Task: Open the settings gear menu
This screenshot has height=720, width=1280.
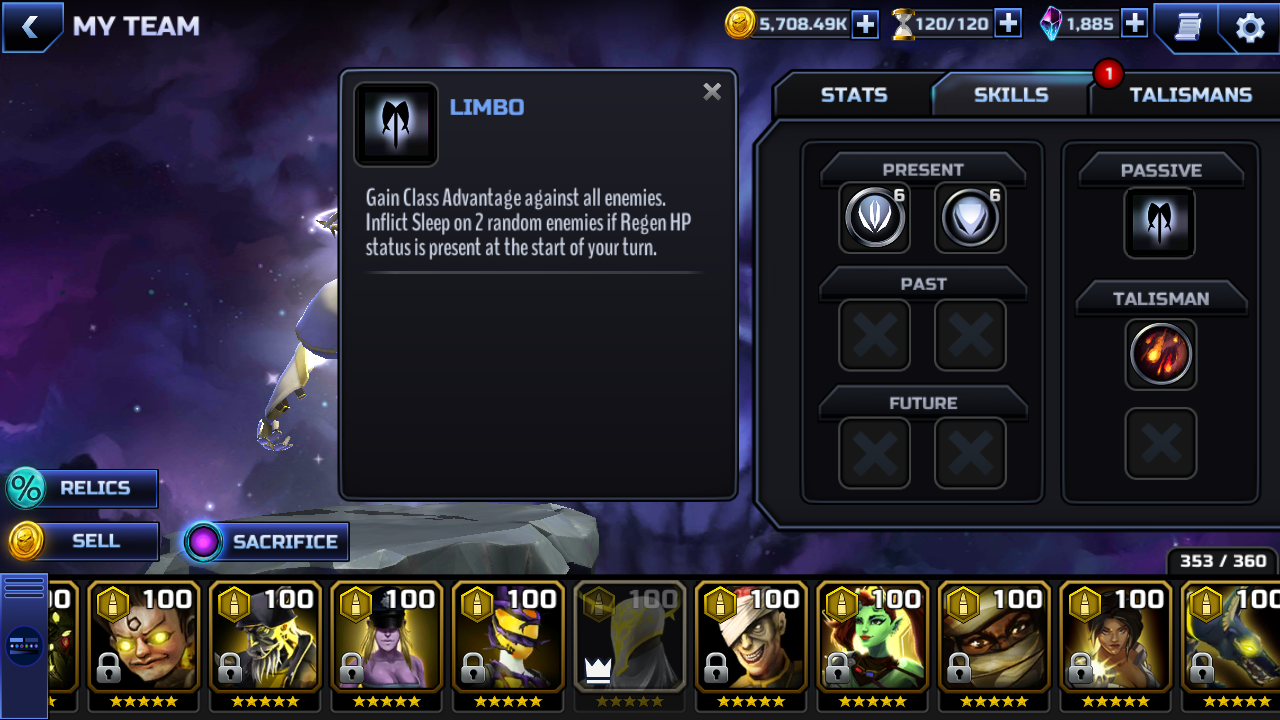Action: pyautogui.click(x=1250, y=27)
